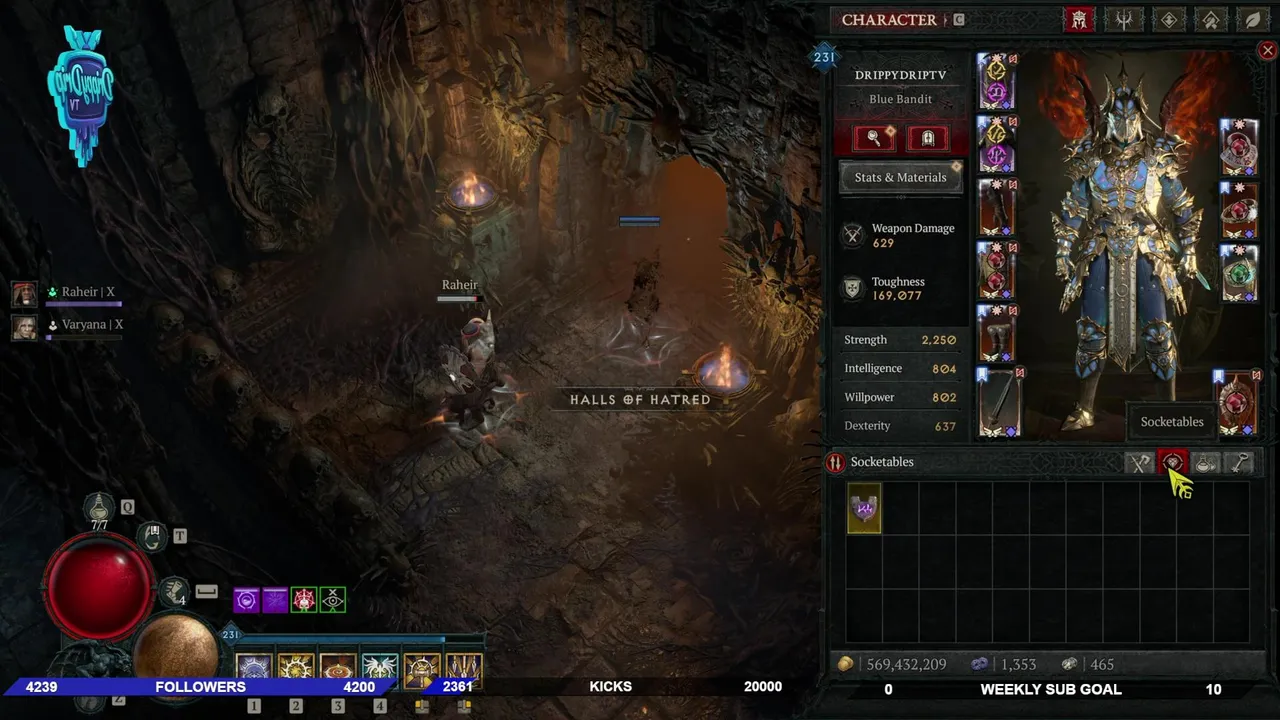Use the healing potion flask icon
Screen dimensions: 1280x720
[99, 508]
